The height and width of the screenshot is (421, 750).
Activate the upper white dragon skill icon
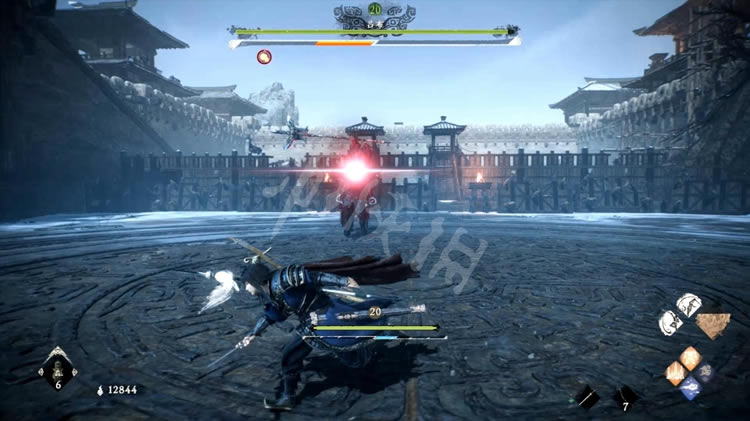tap(688, 304)
